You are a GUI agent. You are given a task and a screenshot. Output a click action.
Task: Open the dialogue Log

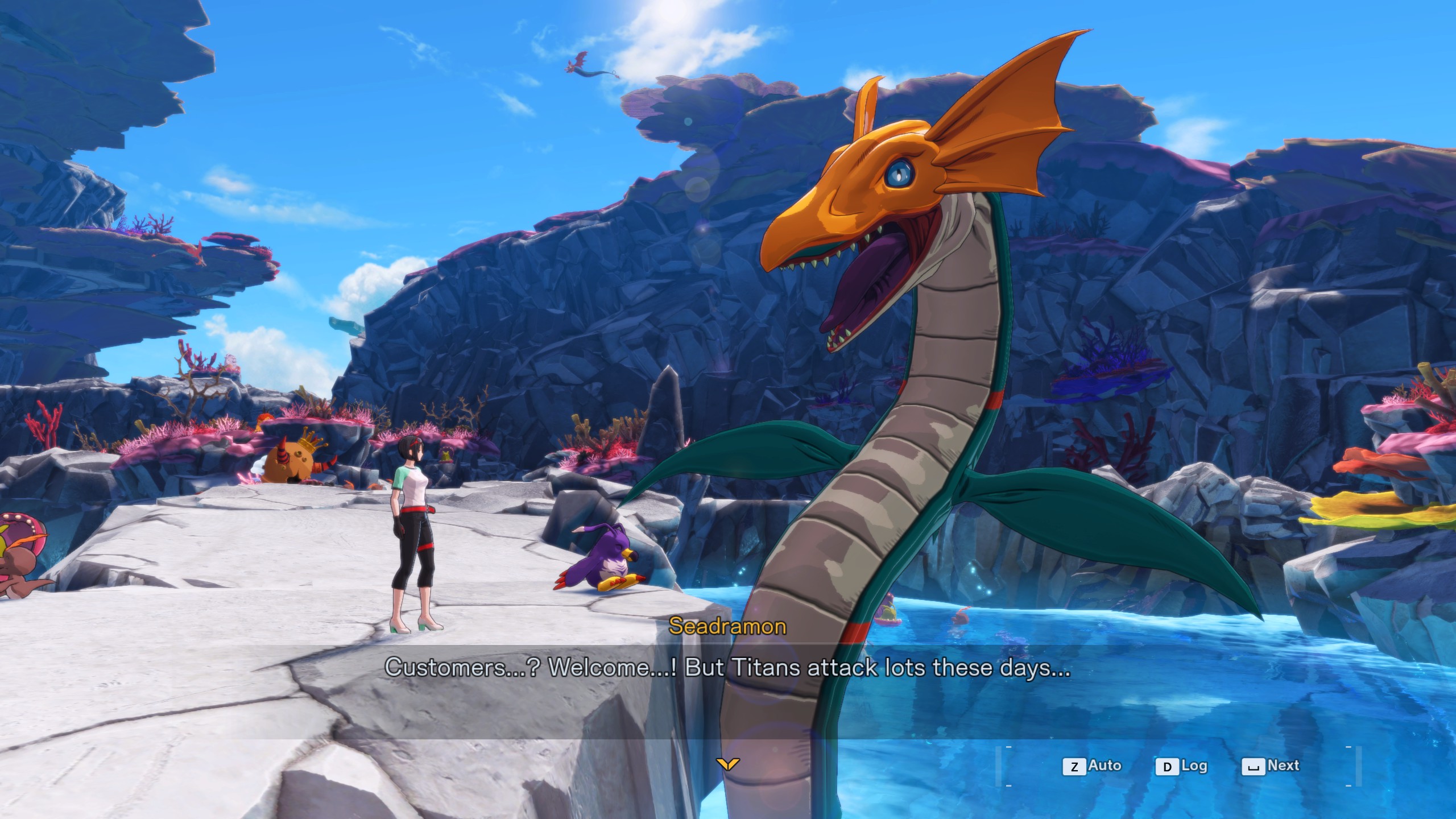[x=1182, y=766]
